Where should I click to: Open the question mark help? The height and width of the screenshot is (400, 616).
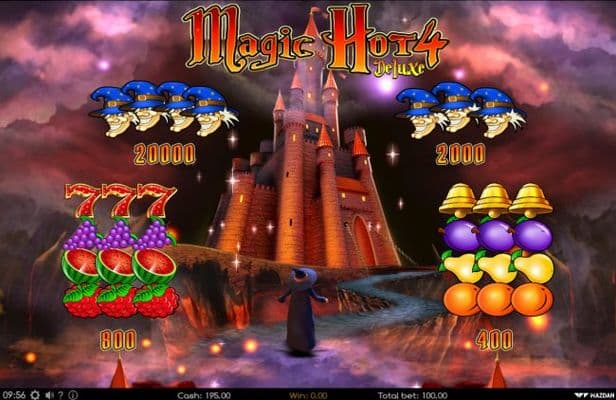pyautogui.click(x=59, y=394)
